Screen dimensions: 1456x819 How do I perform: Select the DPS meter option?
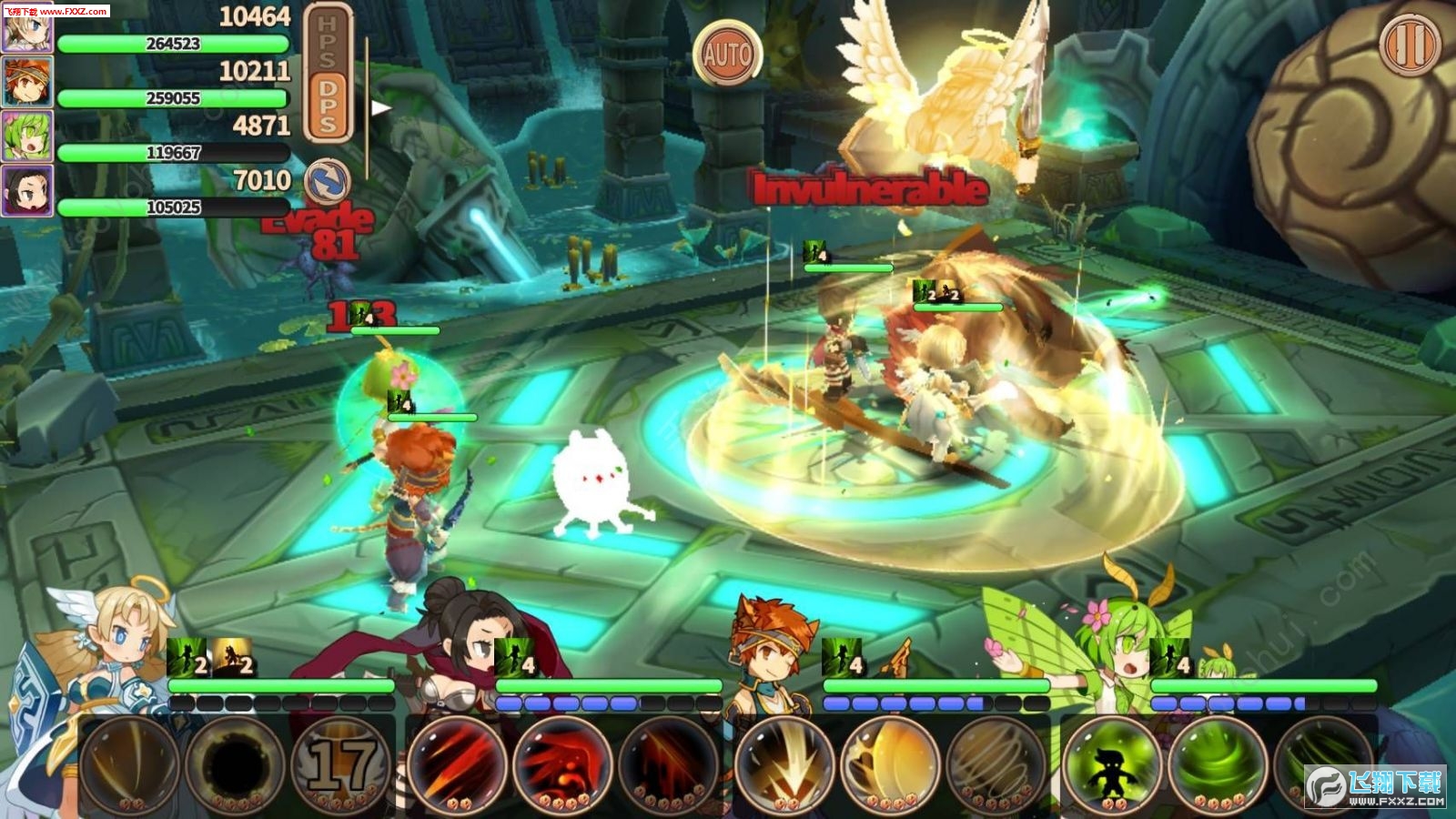coord(328,106)
